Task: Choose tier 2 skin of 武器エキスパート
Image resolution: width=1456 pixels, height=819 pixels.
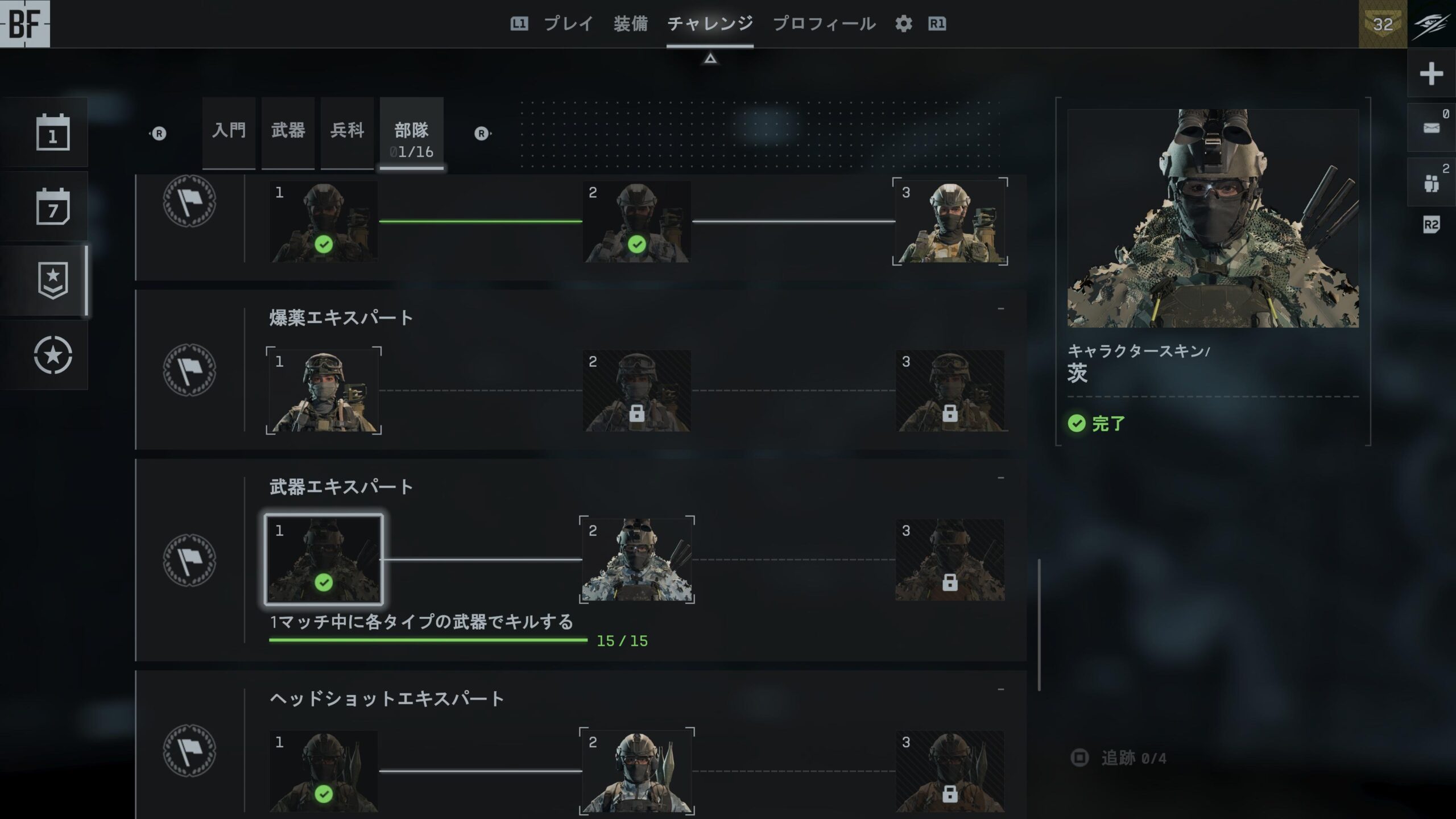Action: (x=636, y=560)
